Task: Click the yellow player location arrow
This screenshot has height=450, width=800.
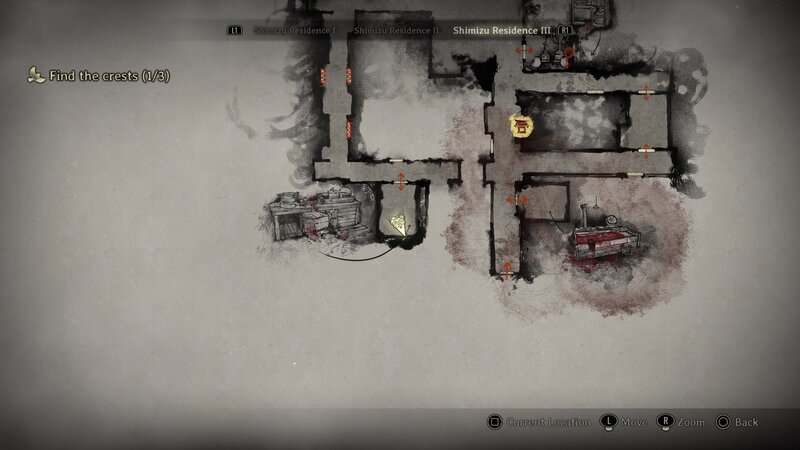Action: click(x=400, y=224)
